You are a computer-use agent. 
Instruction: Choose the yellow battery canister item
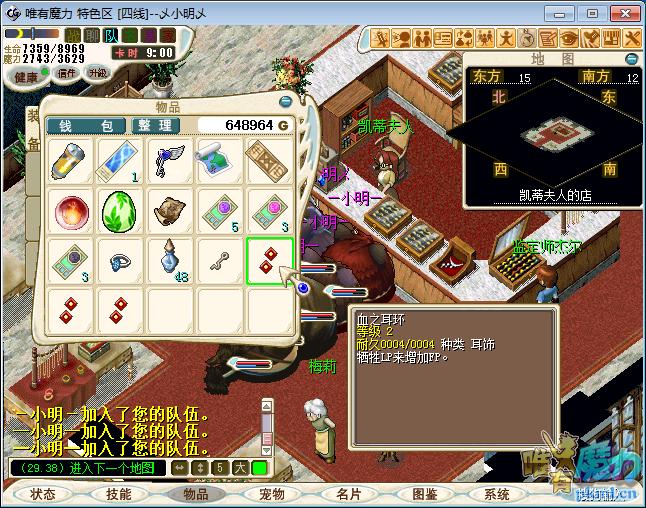[x=72, y=160]
